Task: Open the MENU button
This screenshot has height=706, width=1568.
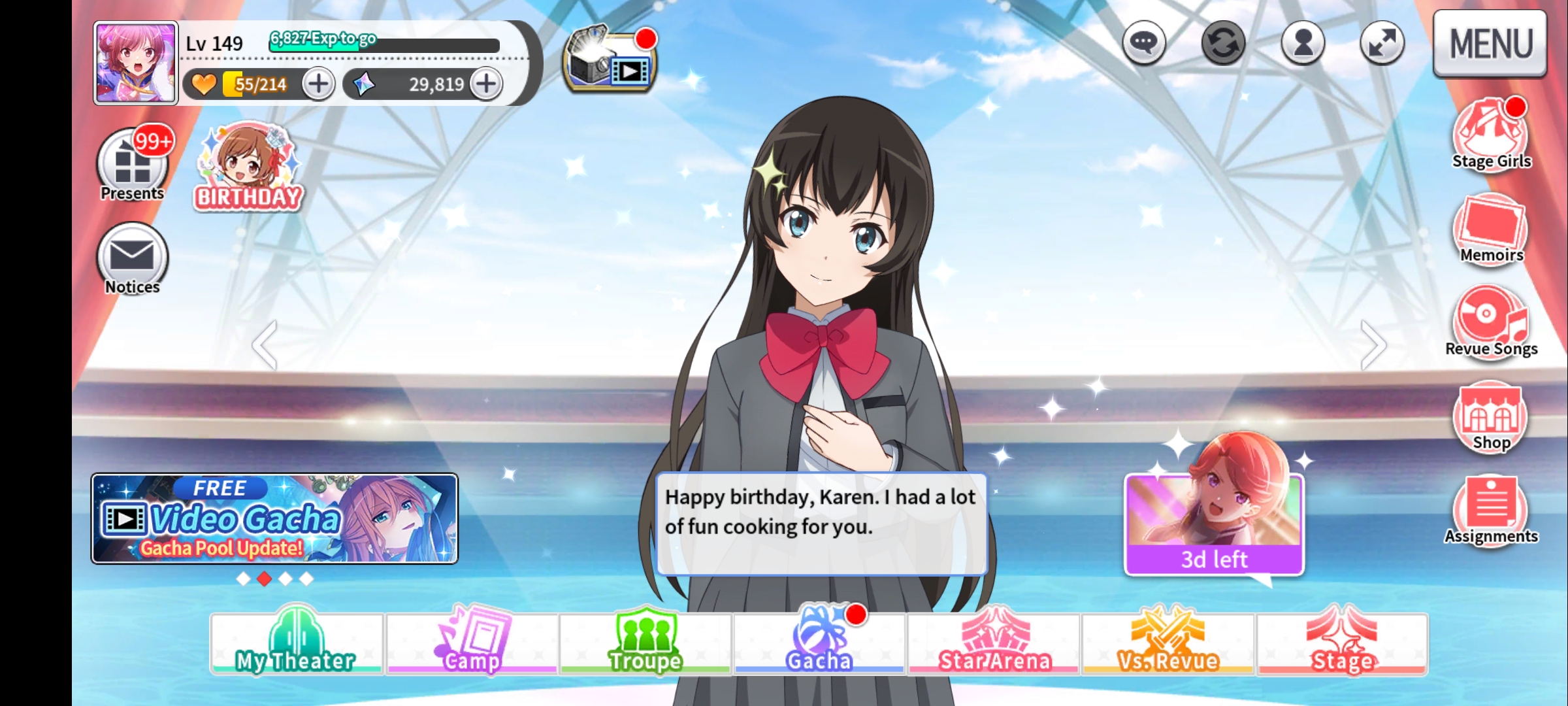Action: (1490, 43)
